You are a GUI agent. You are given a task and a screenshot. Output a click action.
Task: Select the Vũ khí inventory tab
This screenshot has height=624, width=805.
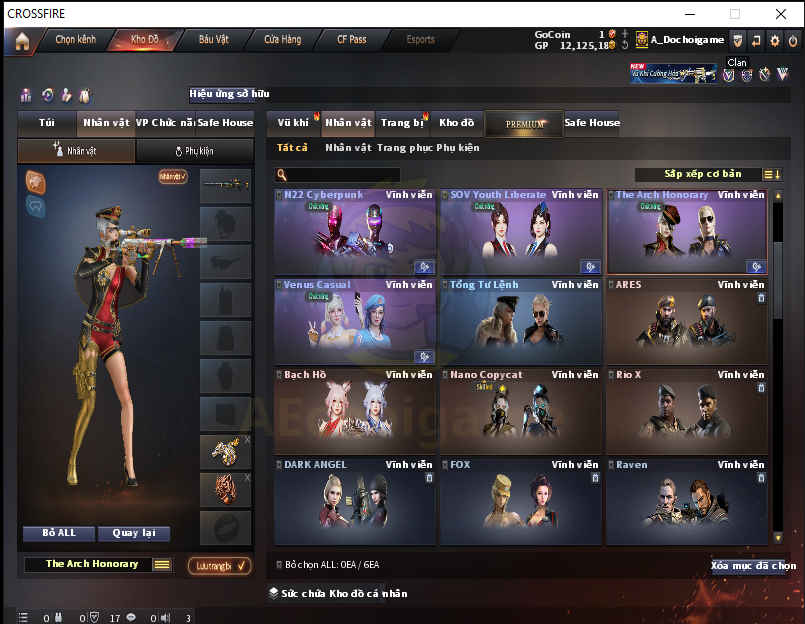point(293,123)
